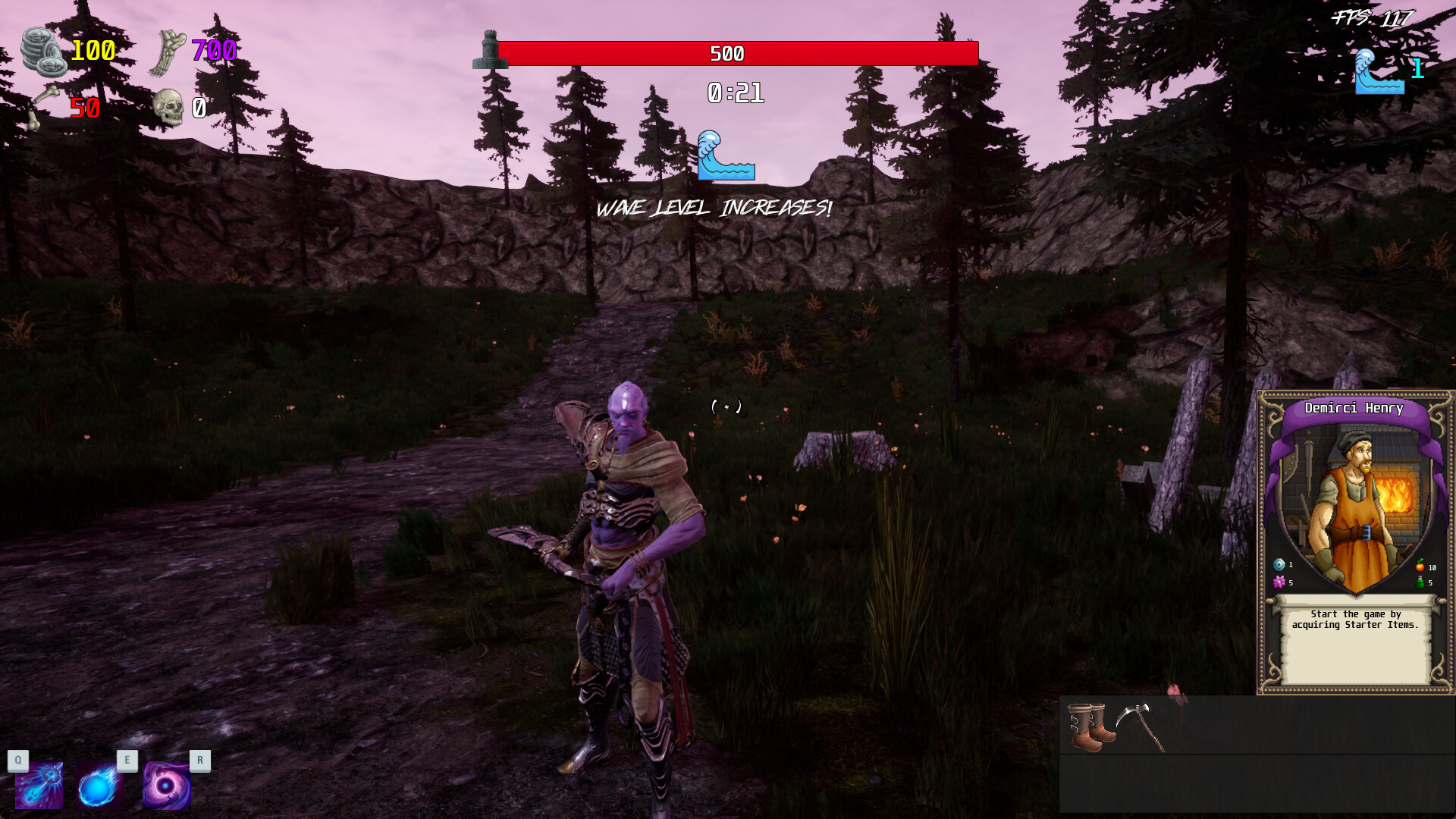Click the apple cost icon on the card

click(1420, 566)
